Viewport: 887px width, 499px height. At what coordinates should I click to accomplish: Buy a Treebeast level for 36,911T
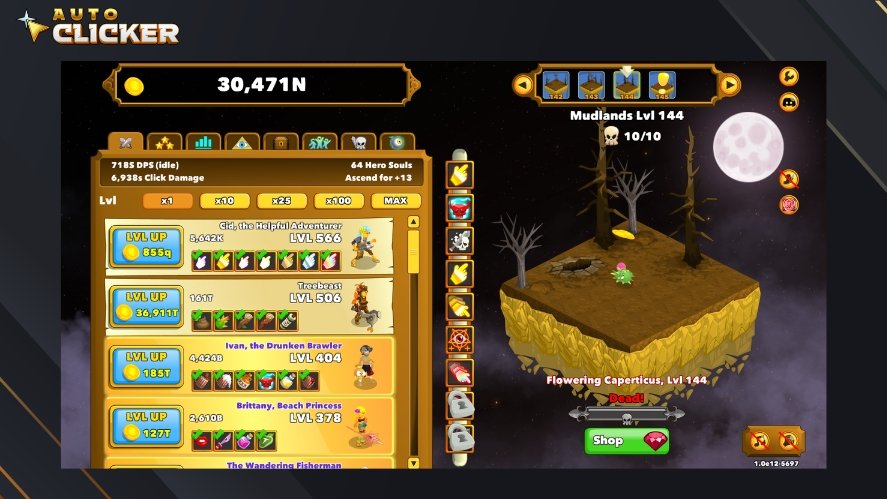pos(149,304)
